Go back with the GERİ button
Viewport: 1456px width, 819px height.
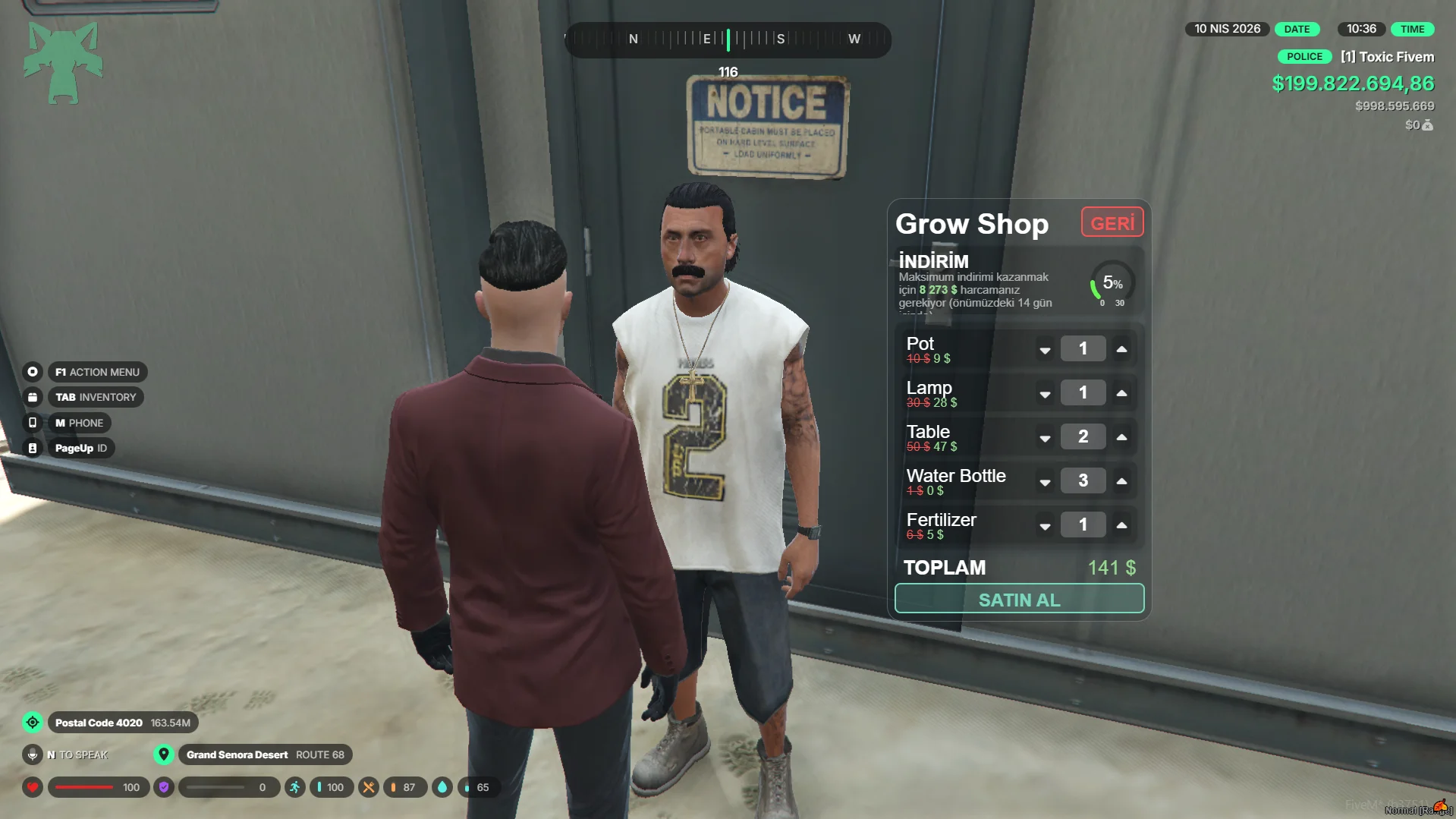(1112, 223)
